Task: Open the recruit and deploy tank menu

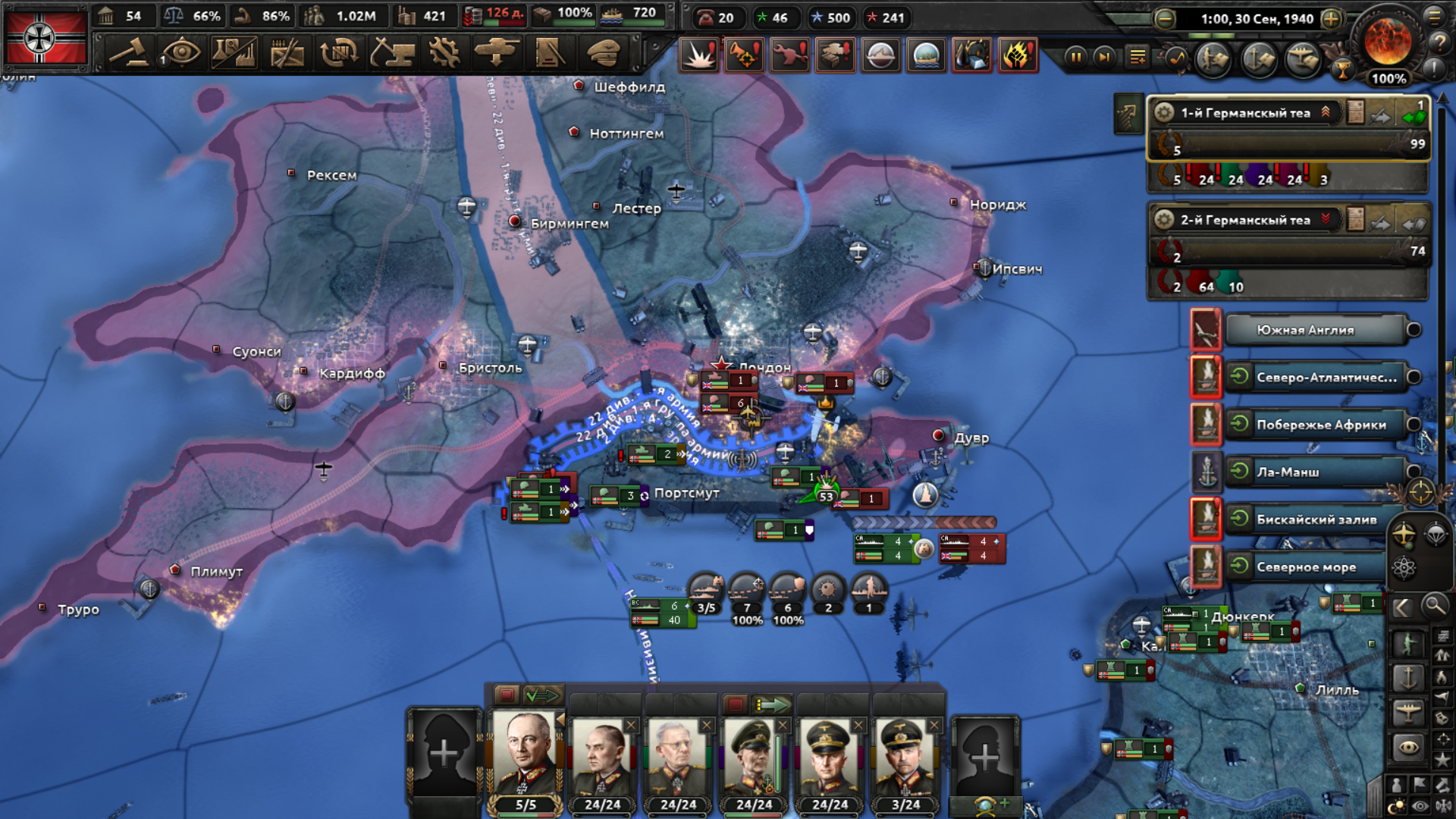Action: (497, 53)
